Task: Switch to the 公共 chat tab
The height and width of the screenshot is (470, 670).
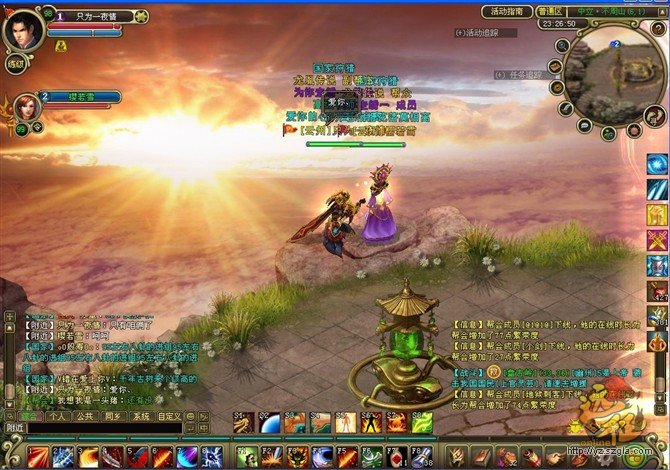Action: click(85, 415)
